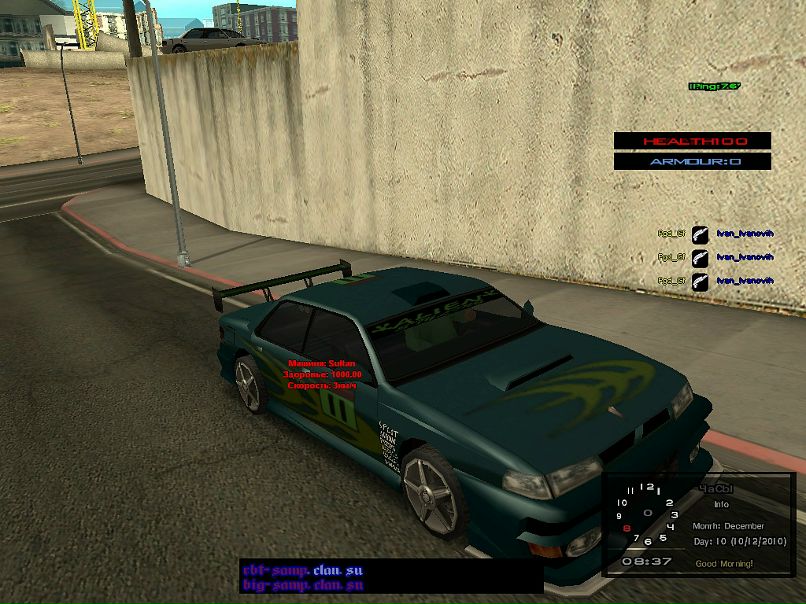Click the rbt-samp.clan.su server address
The image size is (806, 604).
(303, 571)
